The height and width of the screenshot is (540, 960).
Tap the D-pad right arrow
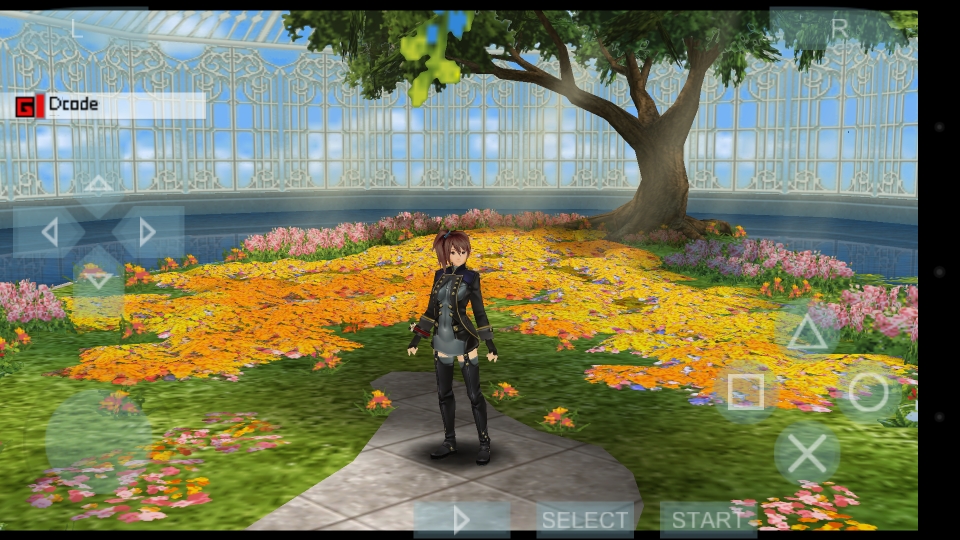[147, 233]
